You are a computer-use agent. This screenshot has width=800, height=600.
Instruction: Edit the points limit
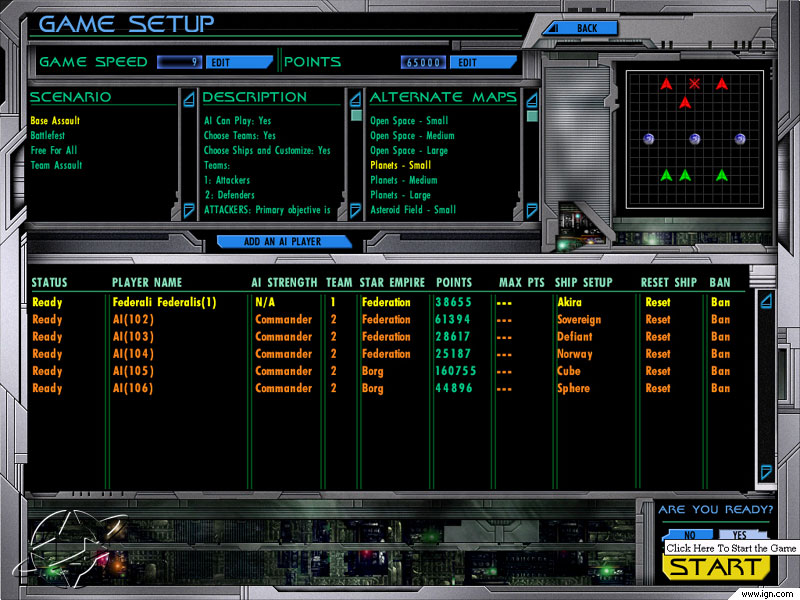pos(482,62)
